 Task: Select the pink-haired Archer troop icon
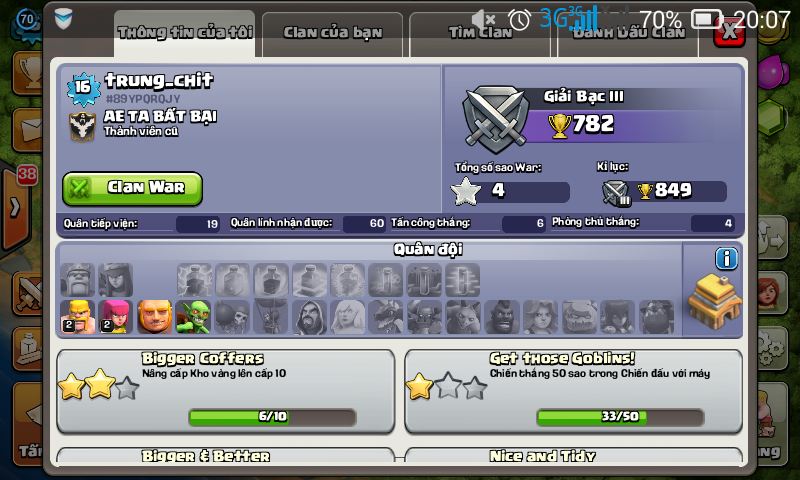tap(115, 317)
